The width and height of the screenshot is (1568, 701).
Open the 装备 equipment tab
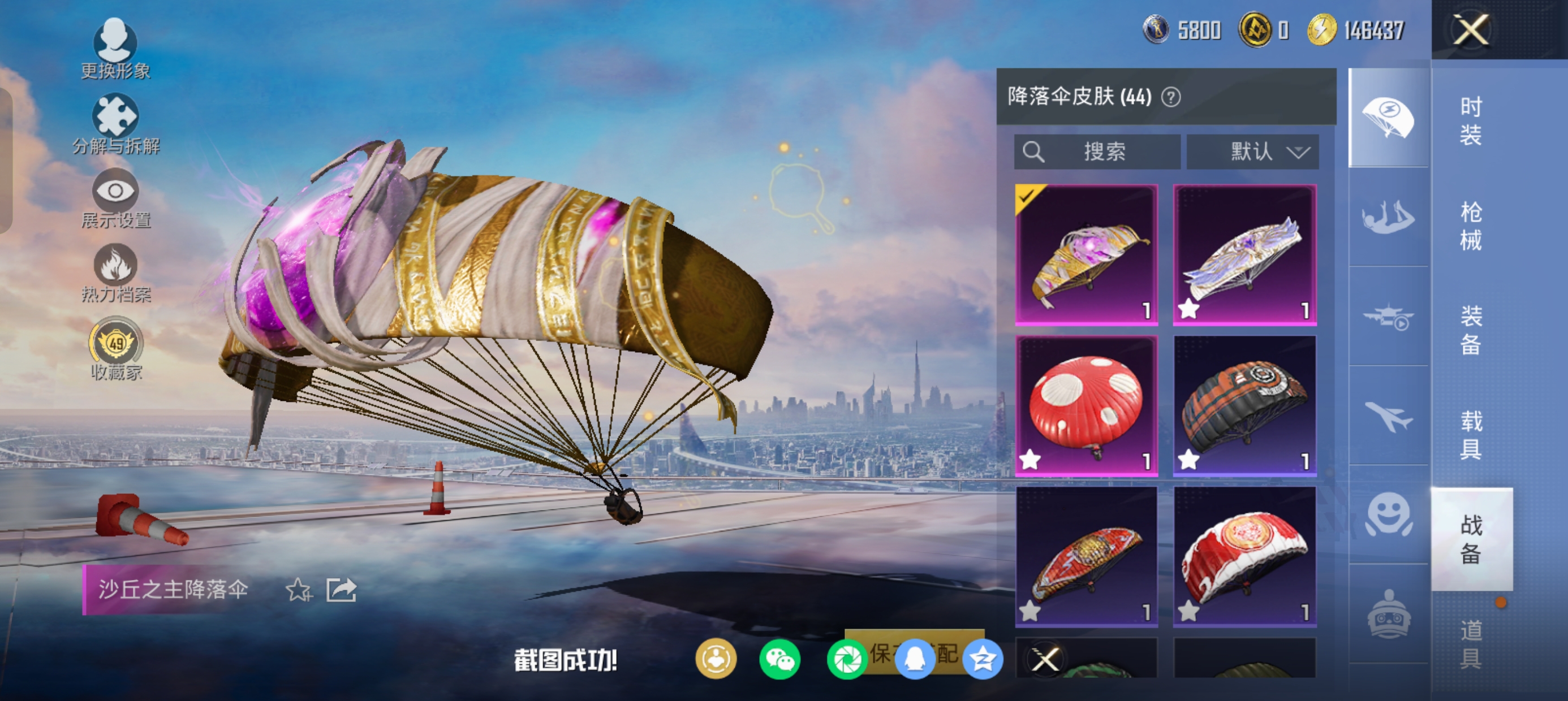[1471, 330]
